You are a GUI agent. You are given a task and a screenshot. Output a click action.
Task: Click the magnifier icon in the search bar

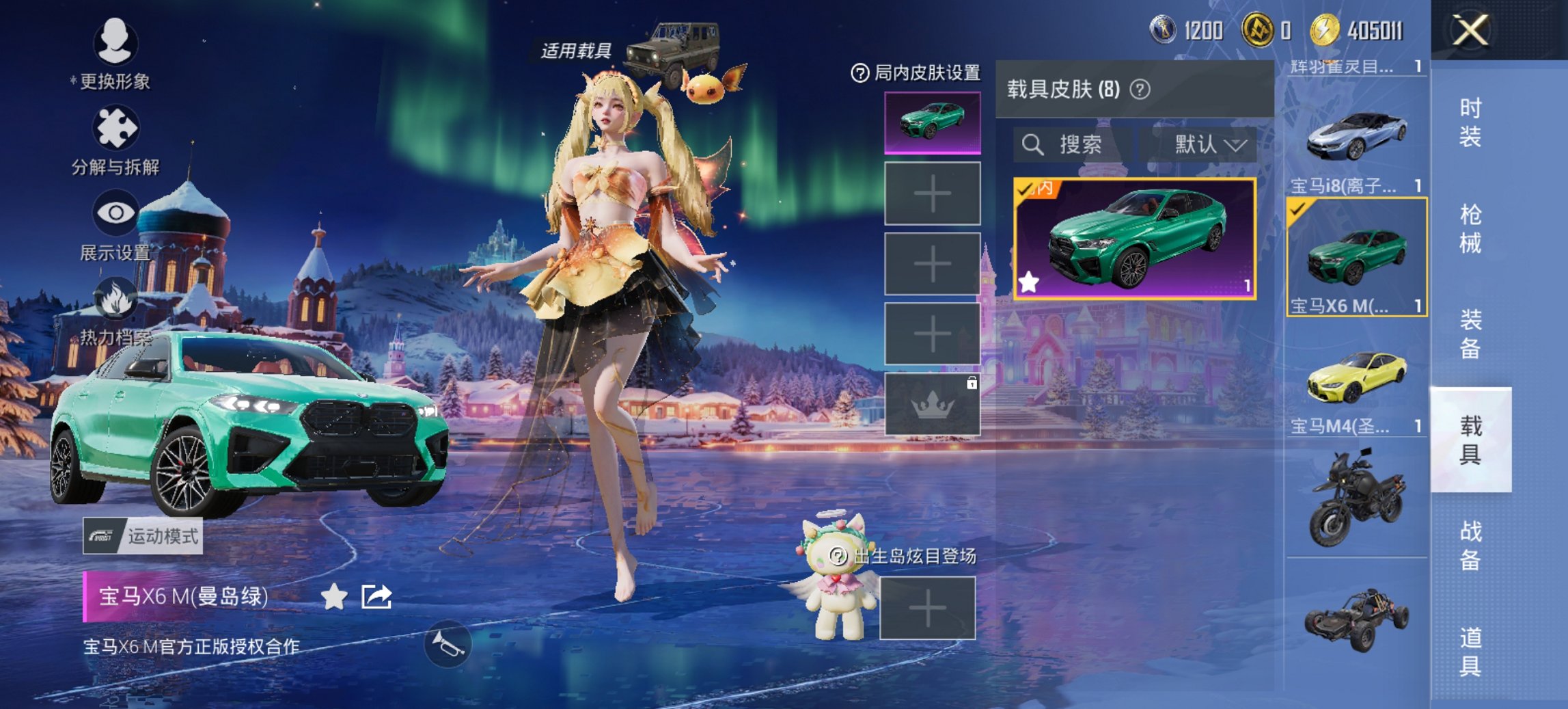[x=1032, y=145]
